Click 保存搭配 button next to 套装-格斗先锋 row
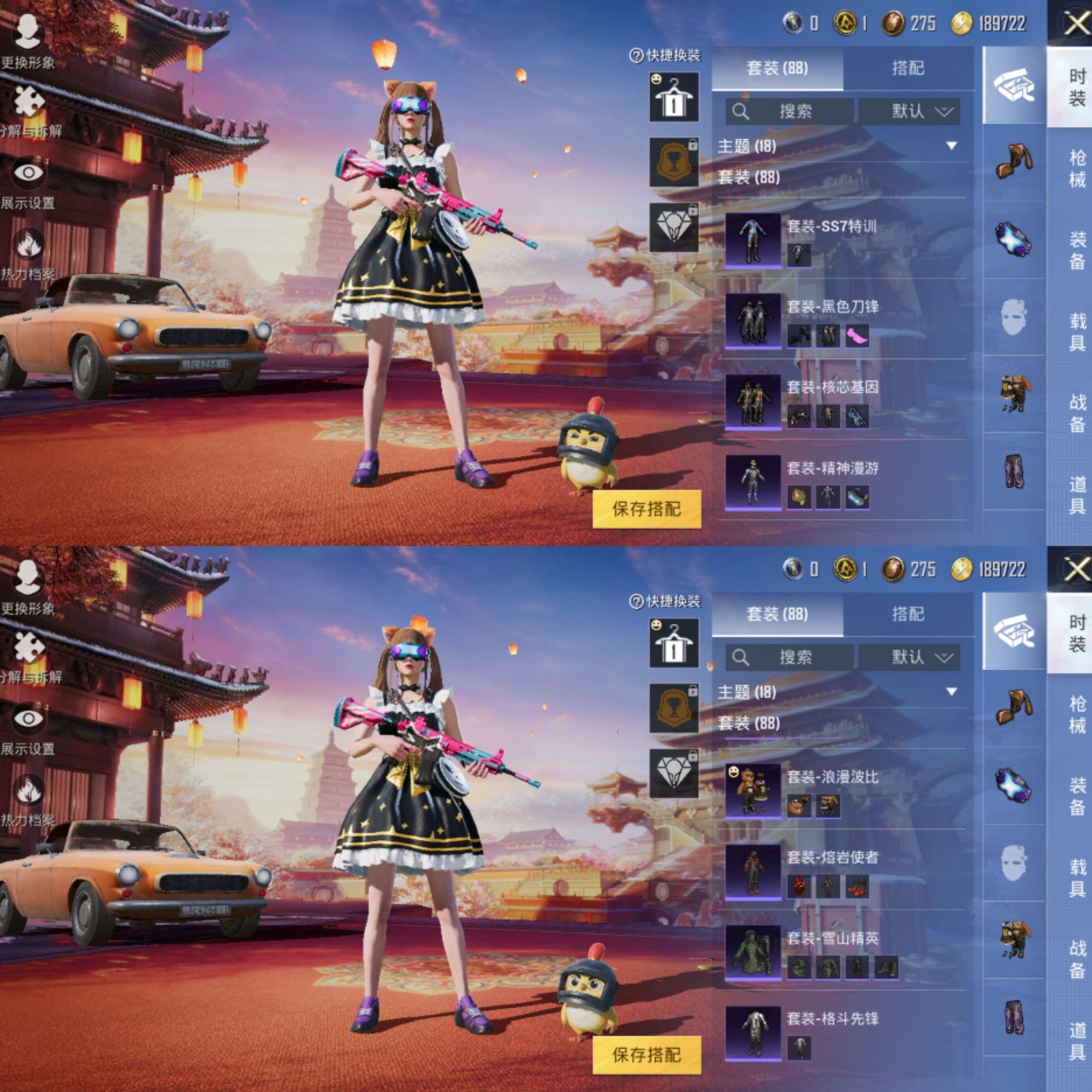The image size is (1092, 1092). click(x=647, y=1055)
